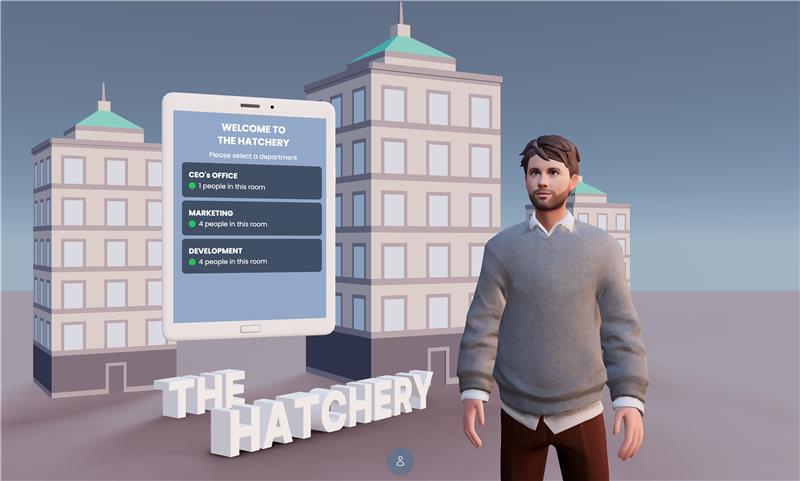Image resolution: width=800 pixels, height=481 pixels.
Task: Open the avatar profile icon button
Action: point(400,461)
